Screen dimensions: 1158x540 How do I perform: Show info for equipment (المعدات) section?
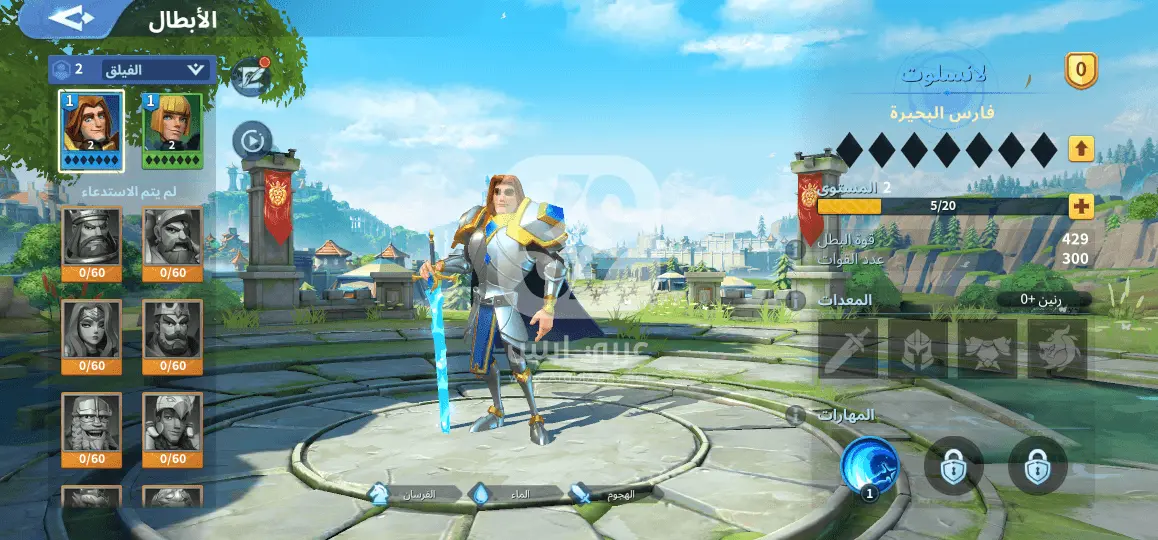tap(797, 300)
